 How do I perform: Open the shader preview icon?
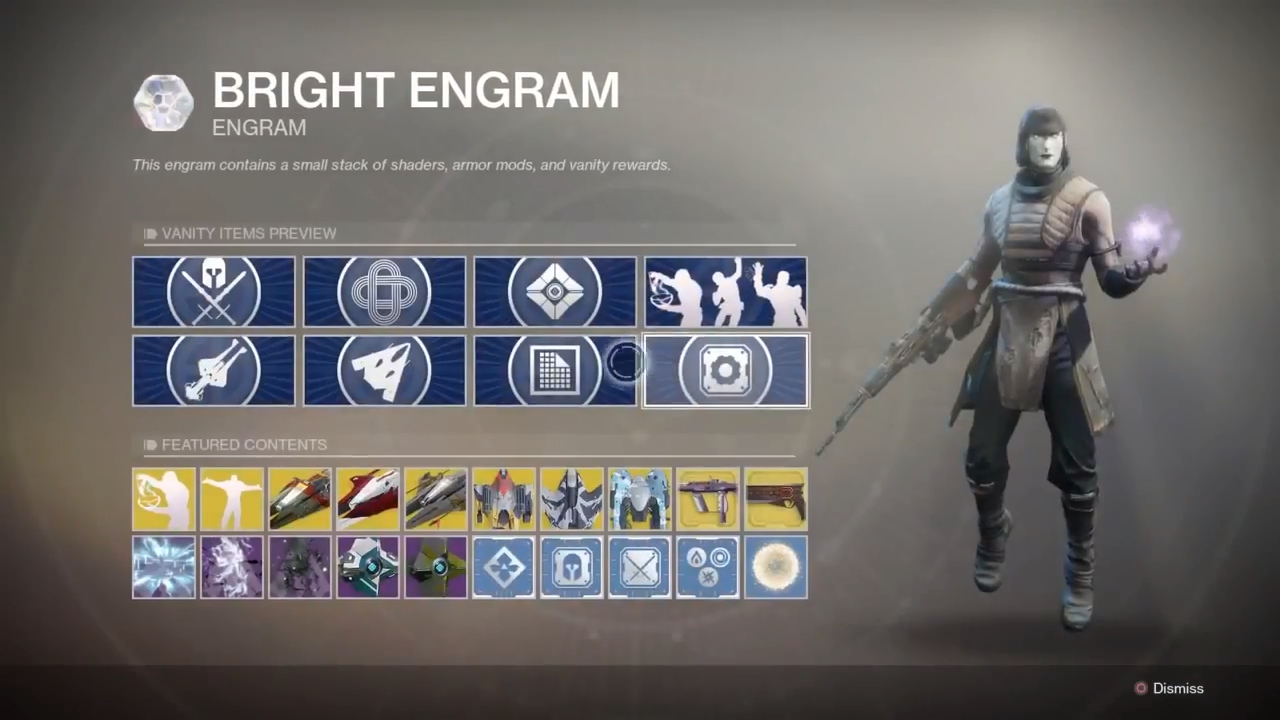(384, 291)
